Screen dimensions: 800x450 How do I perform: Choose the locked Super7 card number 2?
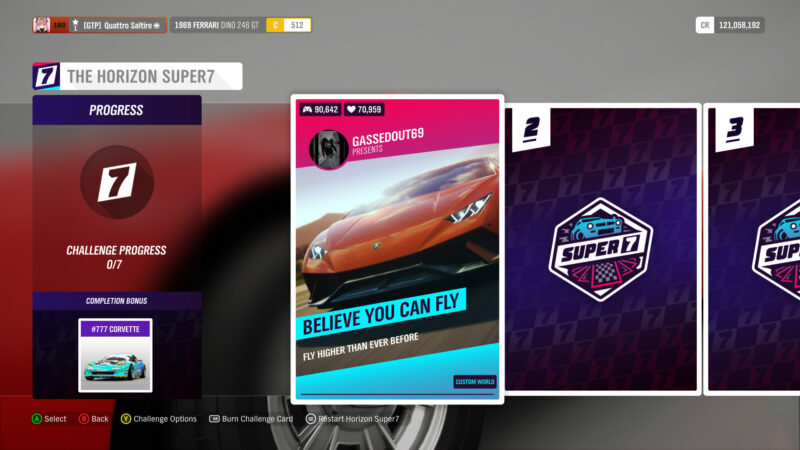click(600, 250)
